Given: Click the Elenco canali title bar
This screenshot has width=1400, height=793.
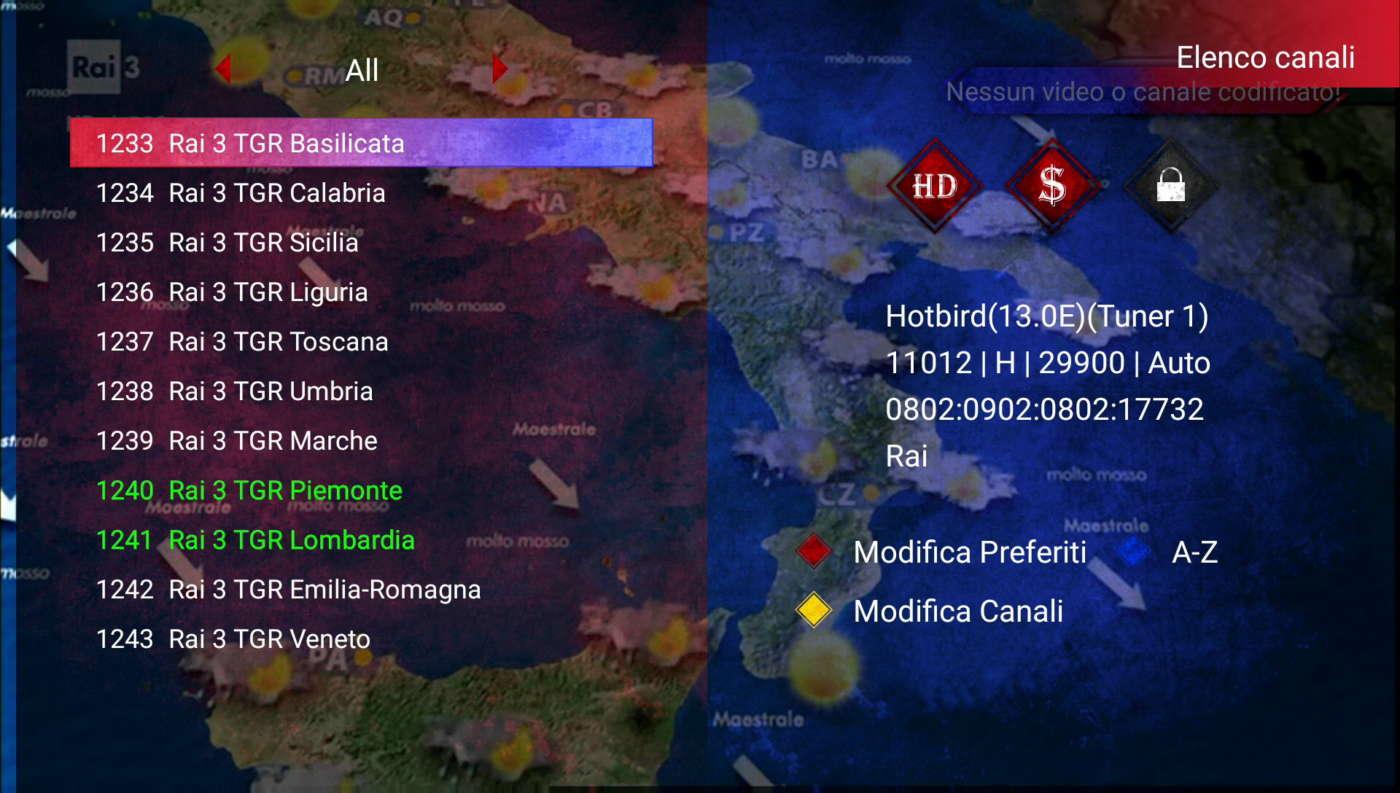Looking at the screenshot, I should pos(1265,57).
